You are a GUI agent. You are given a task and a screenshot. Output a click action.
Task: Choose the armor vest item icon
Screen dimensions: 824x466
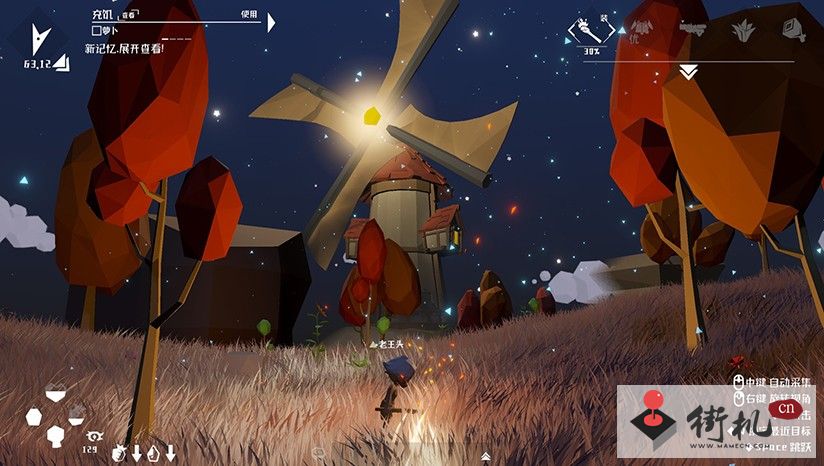pyautogui.click(x=640, y=30)
